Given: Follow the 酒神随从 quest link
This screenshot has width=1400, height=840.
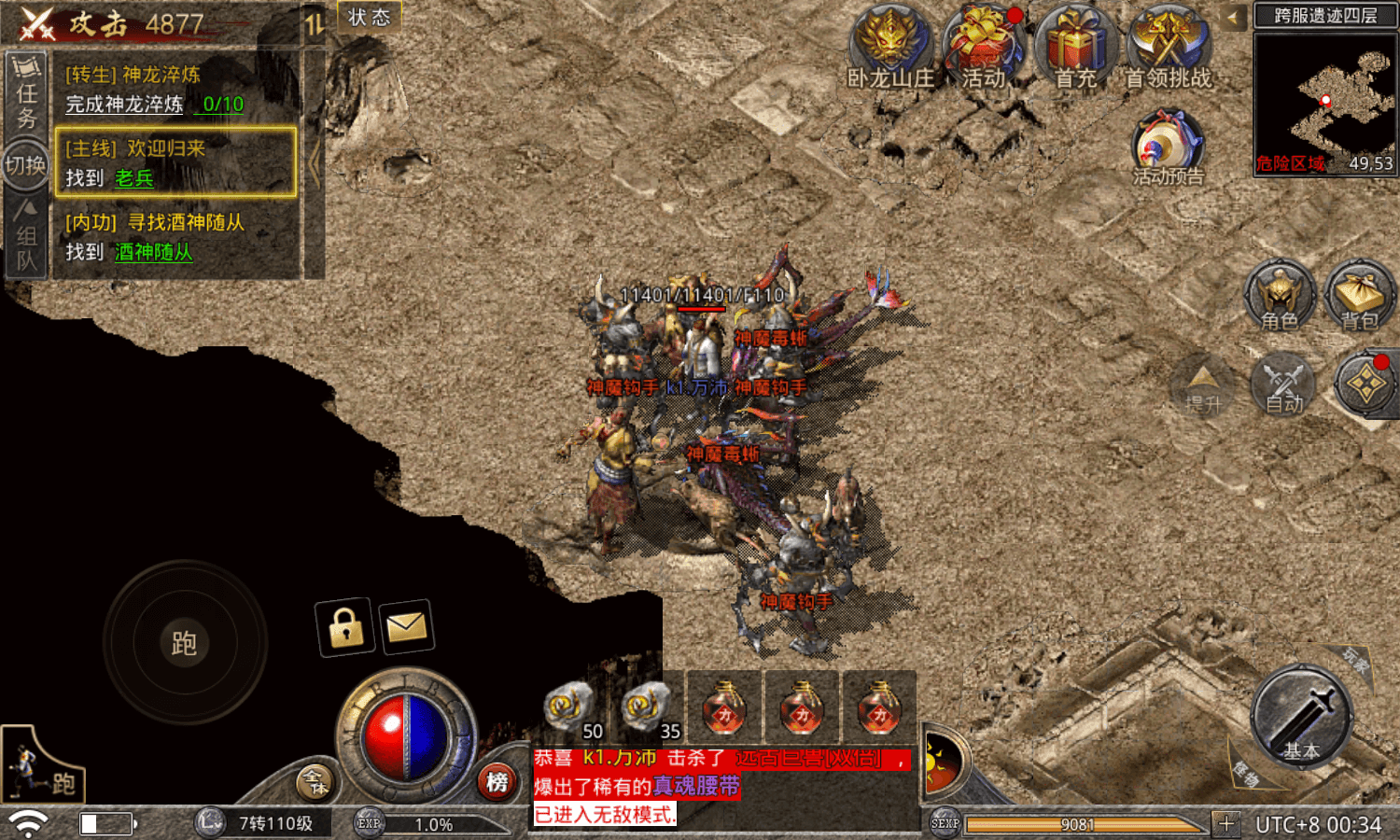Looking at the screenshot, I should point(153,252).
